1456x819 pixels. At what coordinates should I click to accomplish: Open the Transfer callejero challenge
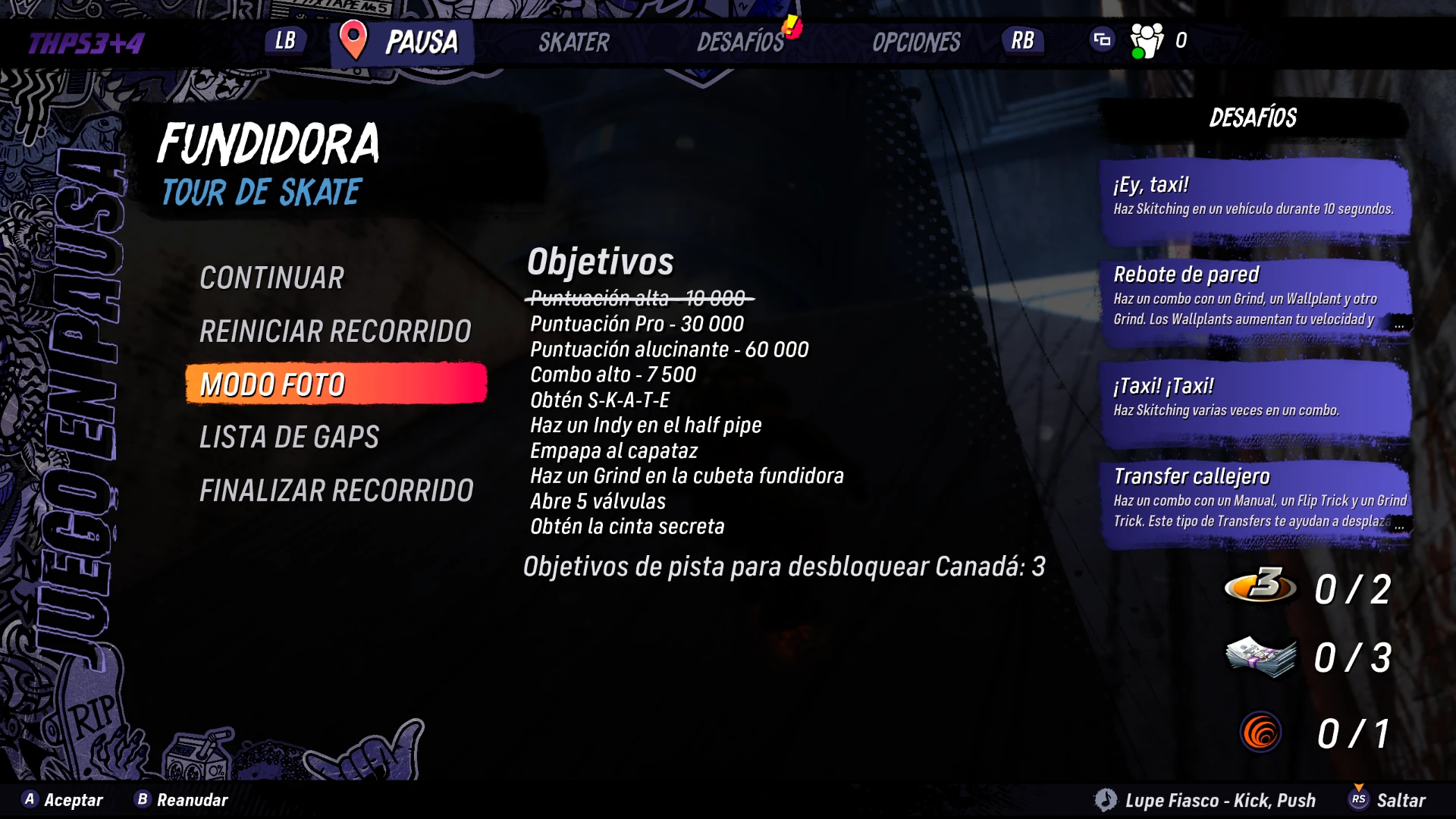point(1255,499)
